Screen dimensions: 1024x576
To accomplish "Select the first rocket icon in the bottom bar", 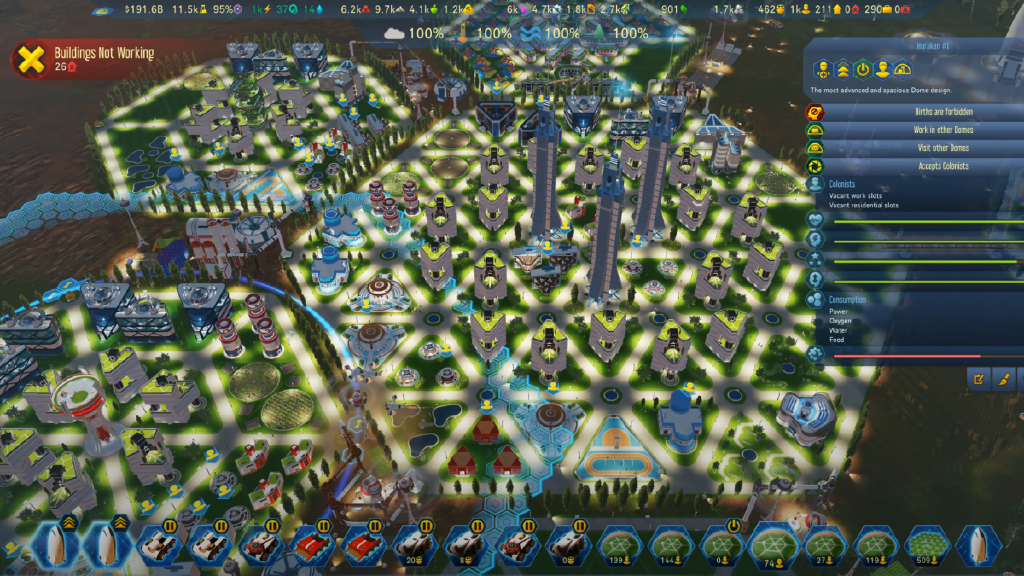I will point(50,544).
